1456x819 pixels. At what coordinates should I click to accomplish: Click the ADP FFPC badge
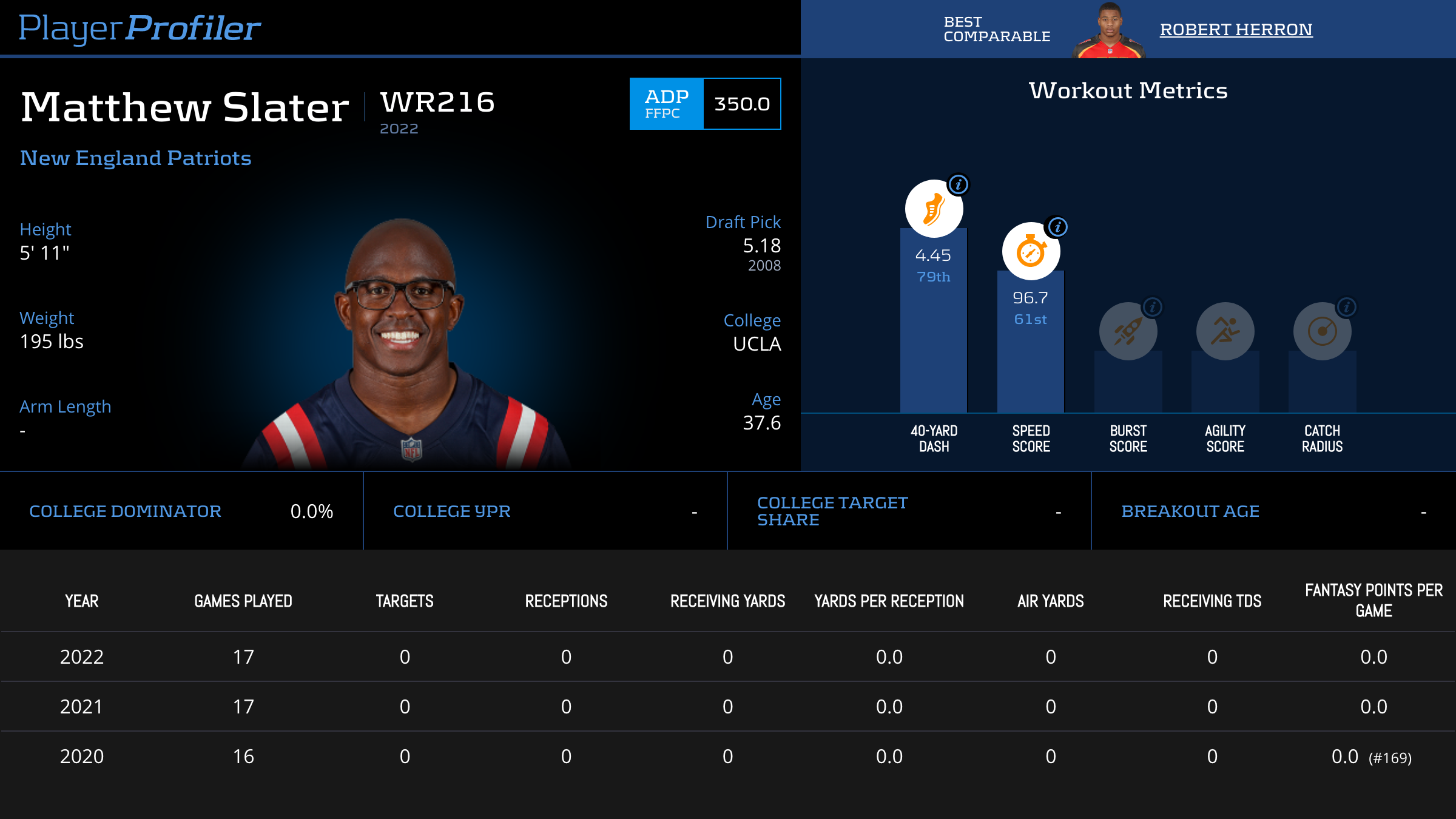666,104
